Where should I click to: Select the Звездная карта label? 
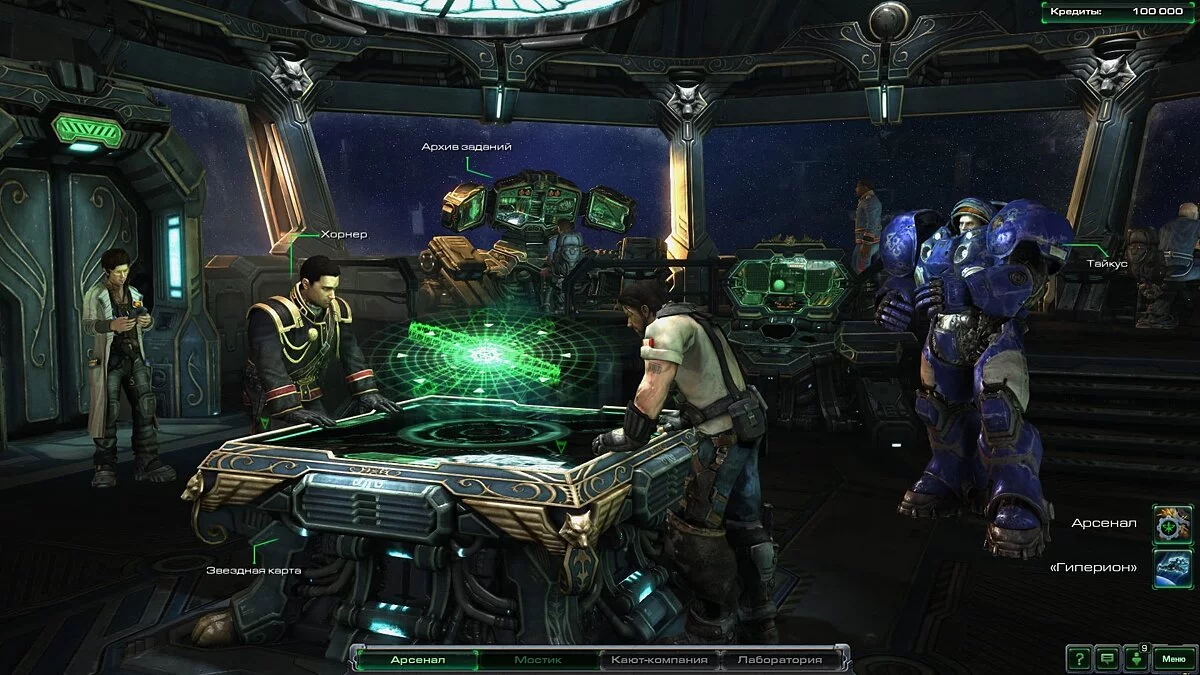click(254, 570)
